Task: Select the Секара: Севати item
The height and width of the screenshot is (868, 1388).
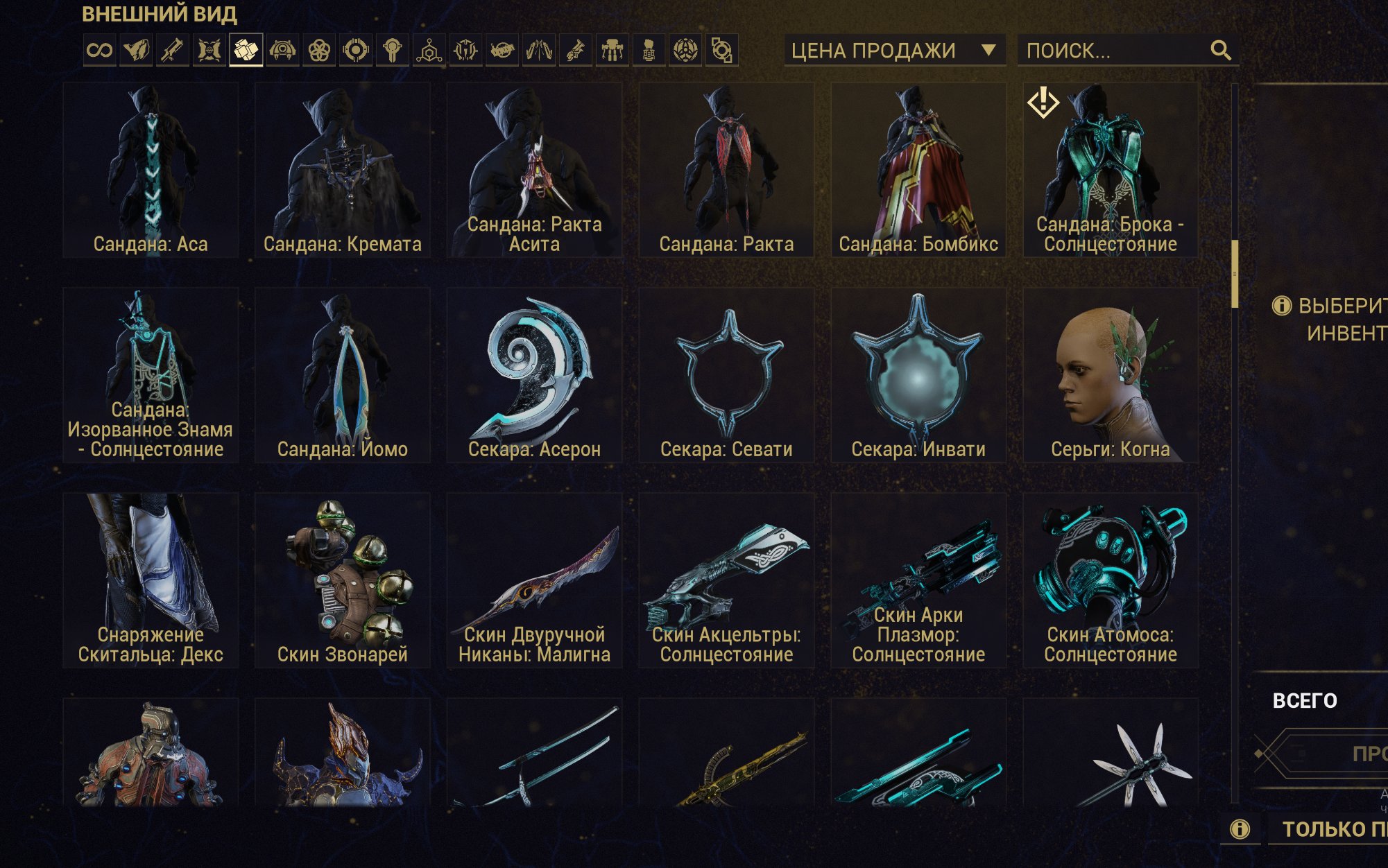Action: coord(726,376)
